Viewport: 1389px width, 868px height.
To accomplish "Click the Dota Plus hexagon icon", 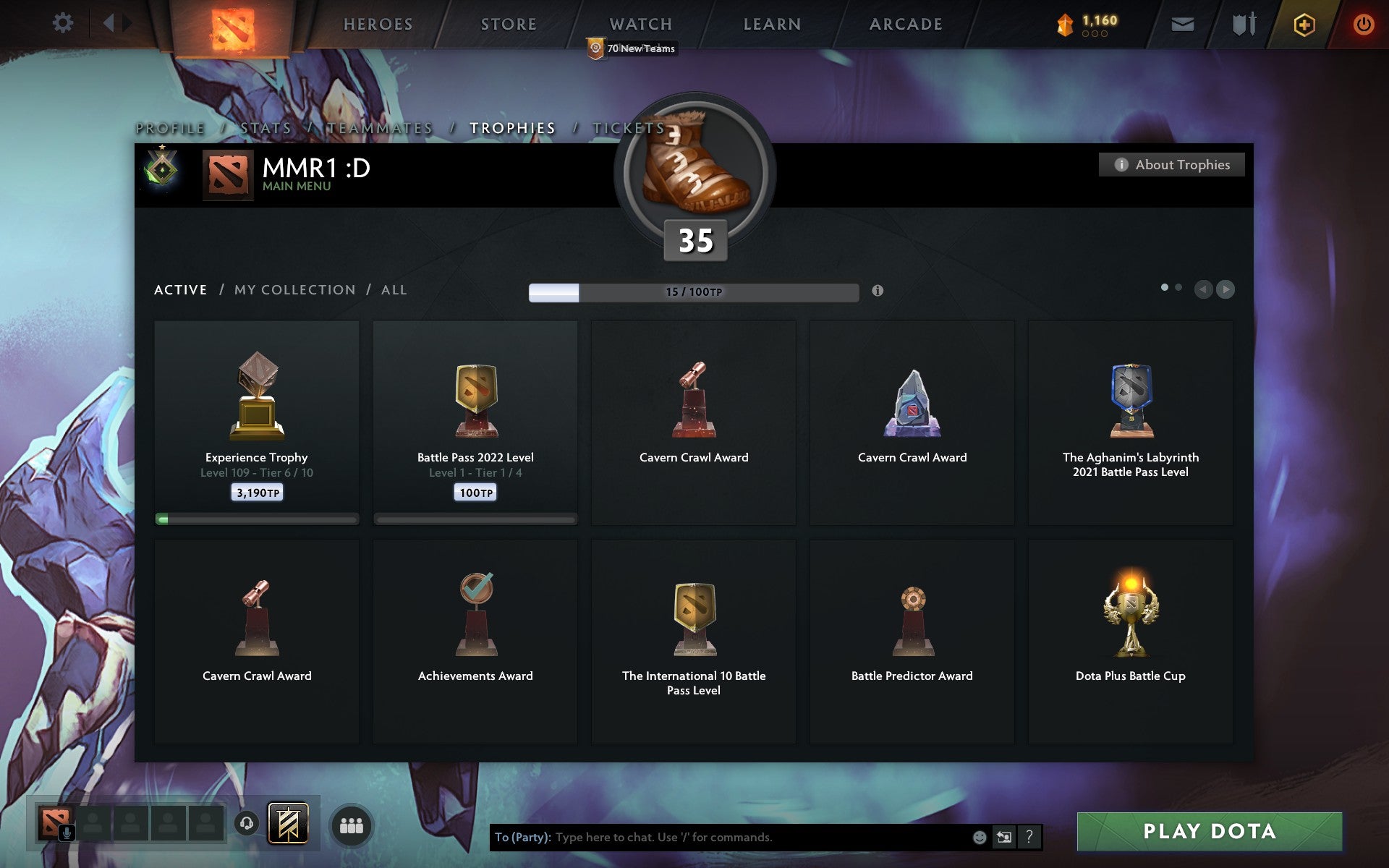I will point(1303,23).
